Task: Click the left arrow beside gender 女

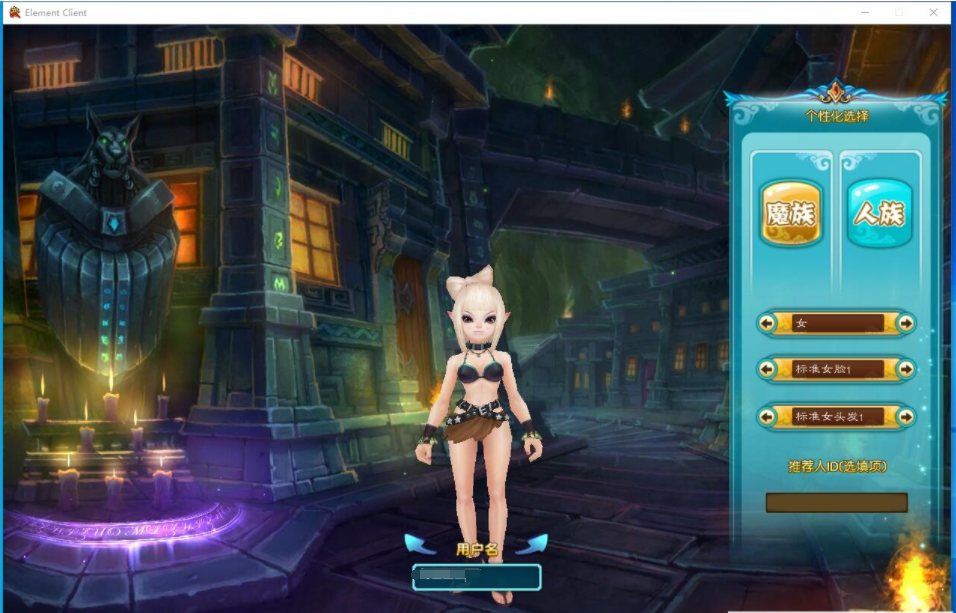Action: click(x=768, y=323)
